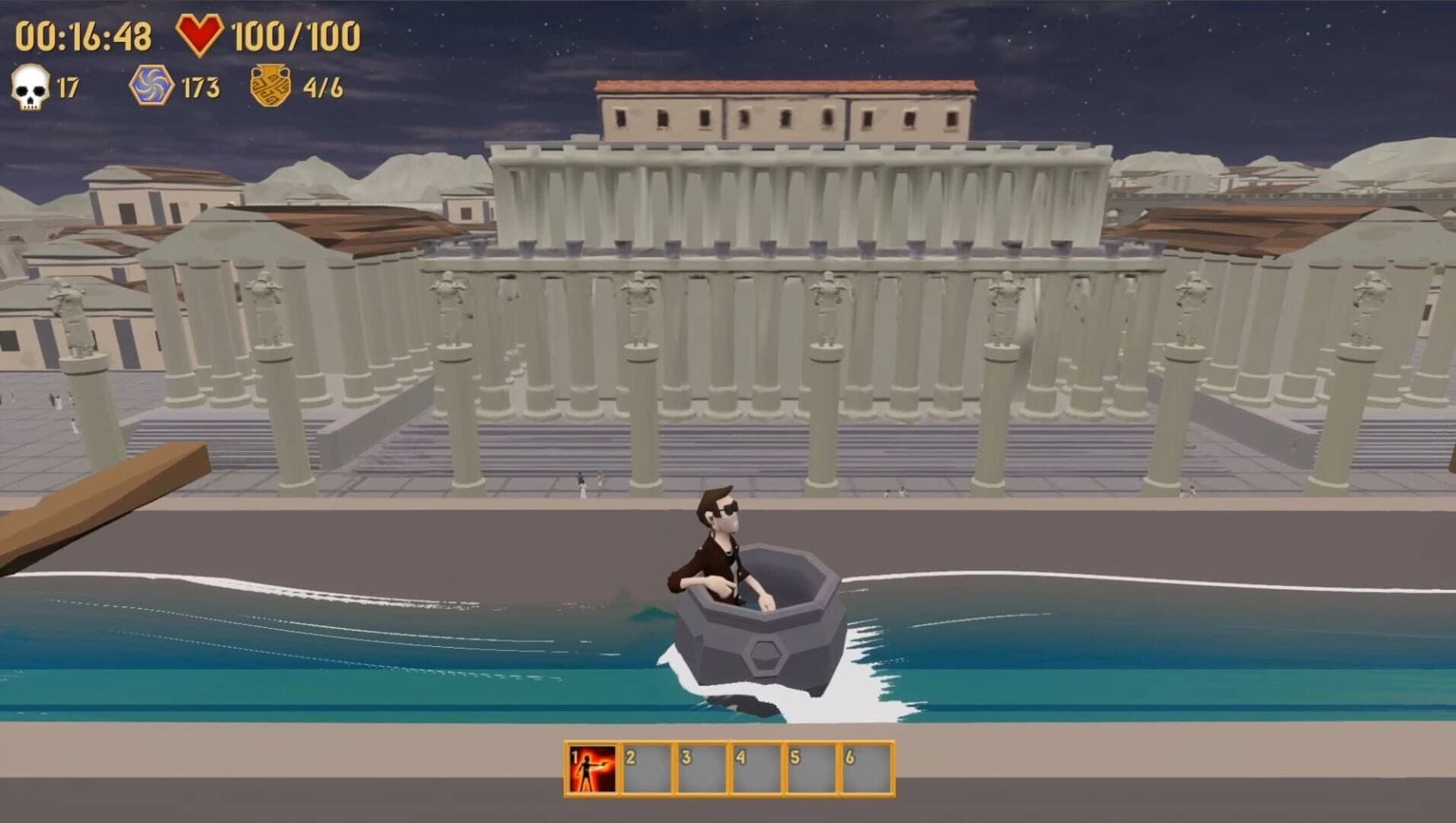Click the skull kill counter icon
Viewport: 1456px width, 823px height.
click(28, 86)
